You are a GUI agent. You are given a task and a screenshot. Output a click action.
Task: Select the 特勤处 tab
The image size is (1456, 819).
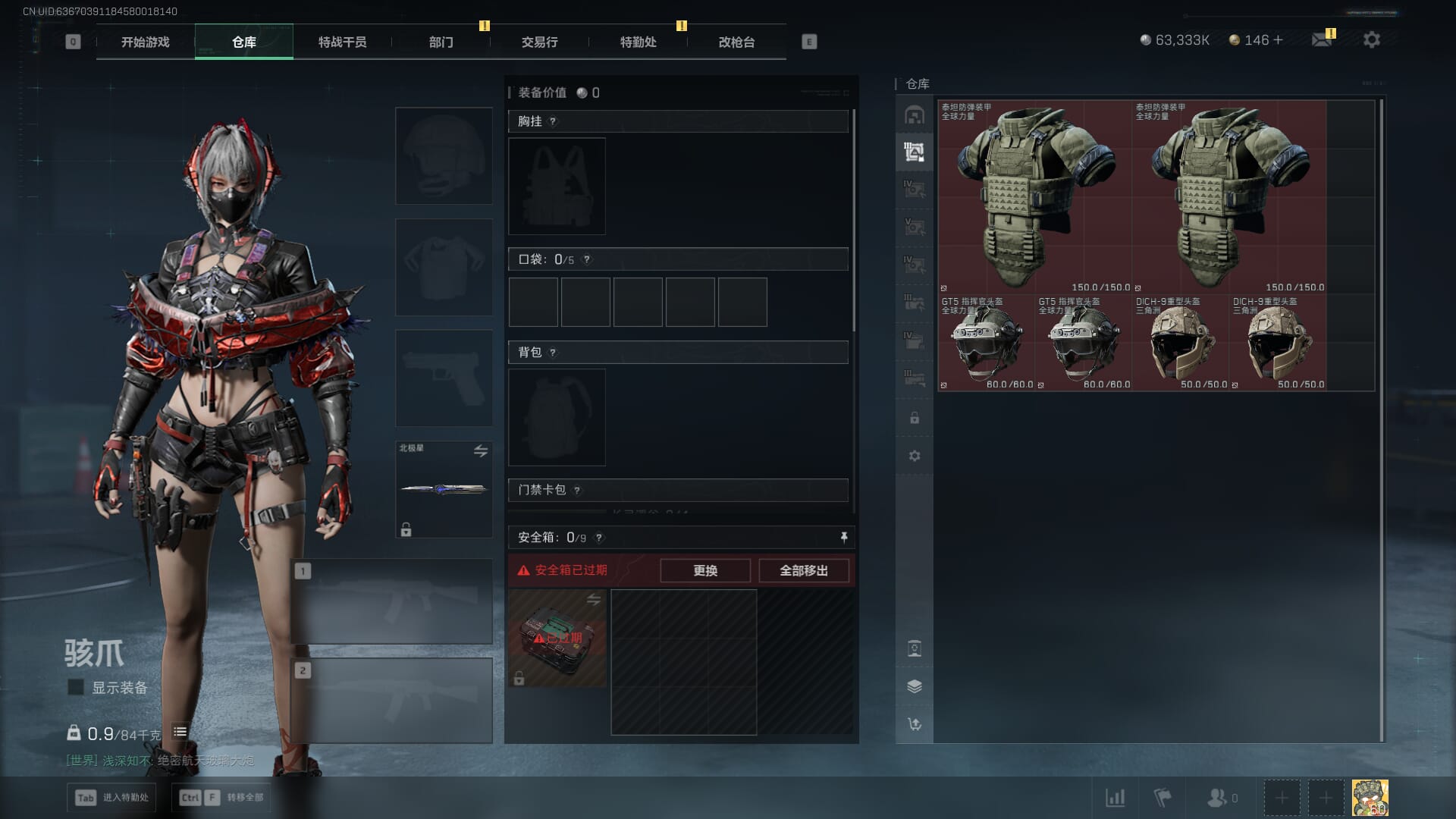point(638,42)
